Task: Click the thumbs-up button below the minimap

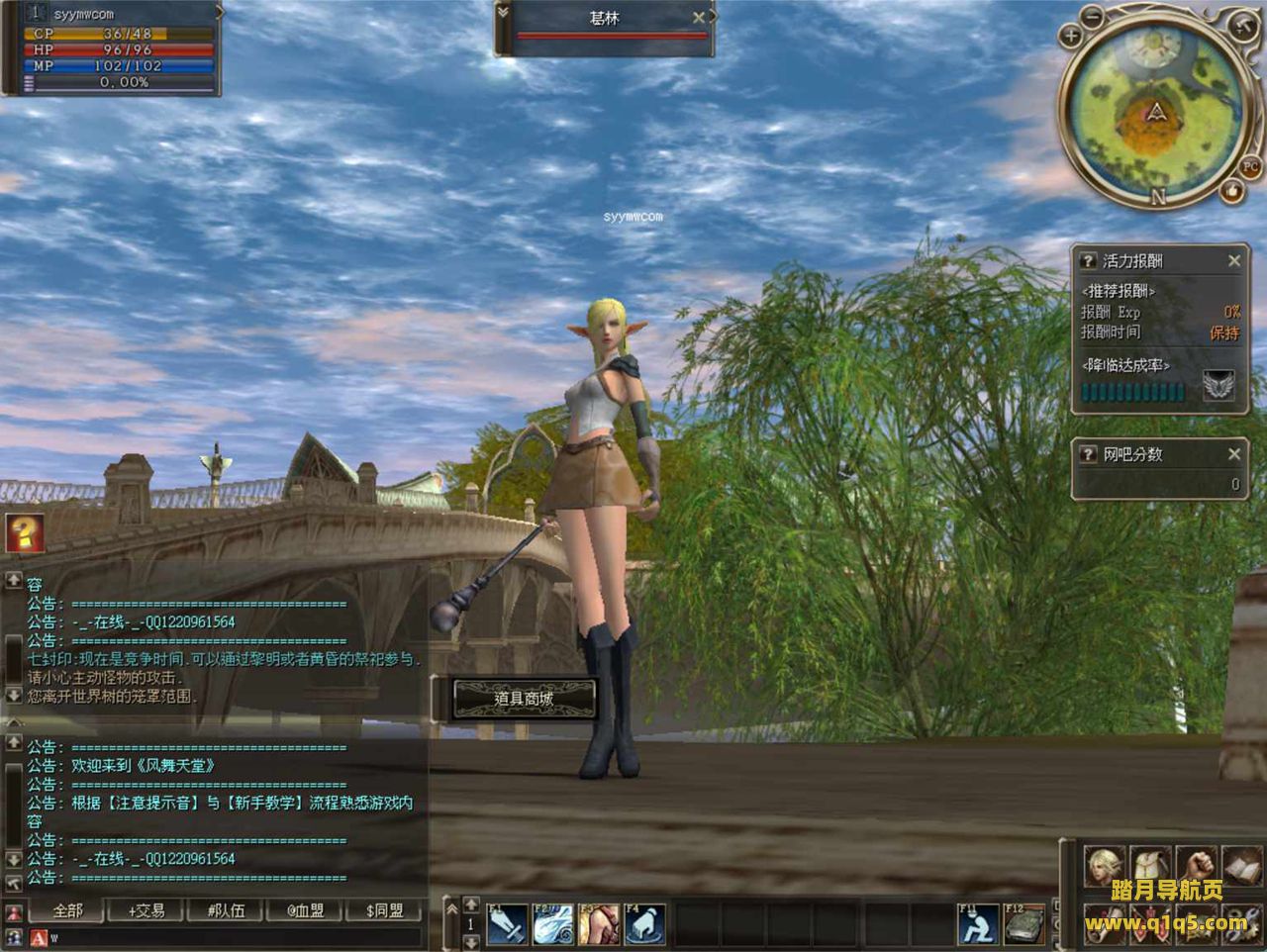Action: (1232, 190)
